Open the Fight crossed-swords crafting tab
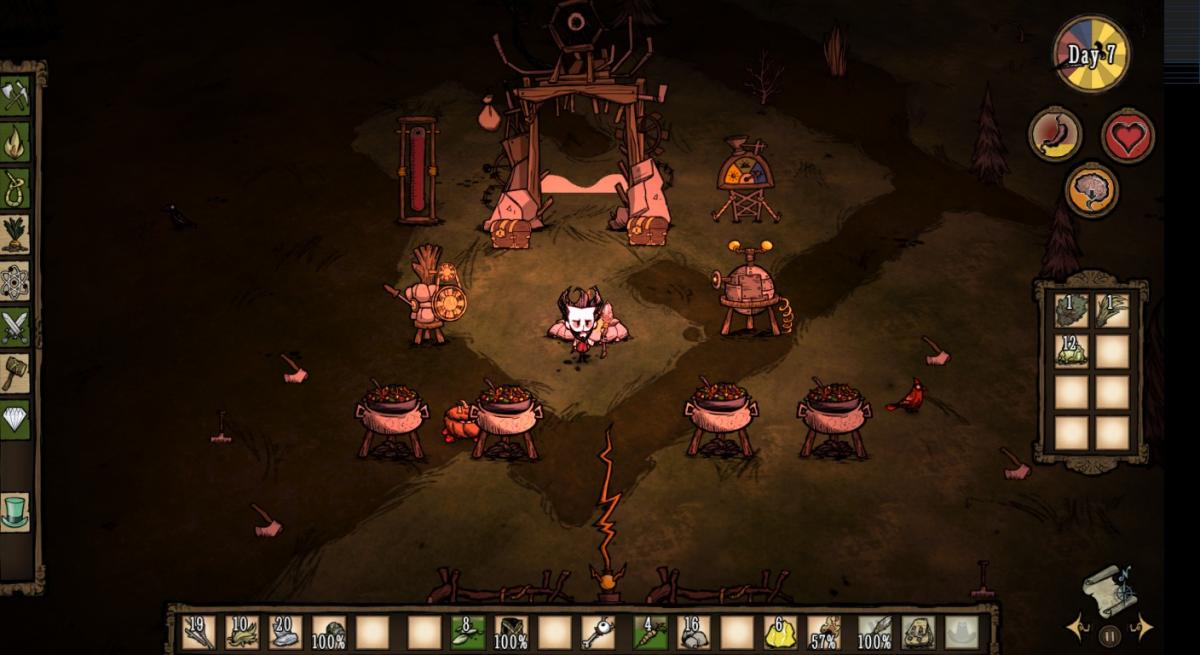This screenshot has width=1200, height=655. 15,327
